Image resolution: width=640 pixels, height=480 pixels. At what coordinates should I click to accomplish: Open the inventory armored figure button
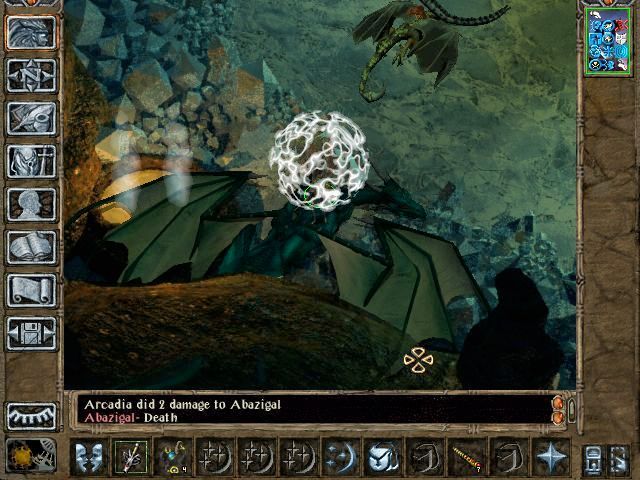click(x=31, y=161)
